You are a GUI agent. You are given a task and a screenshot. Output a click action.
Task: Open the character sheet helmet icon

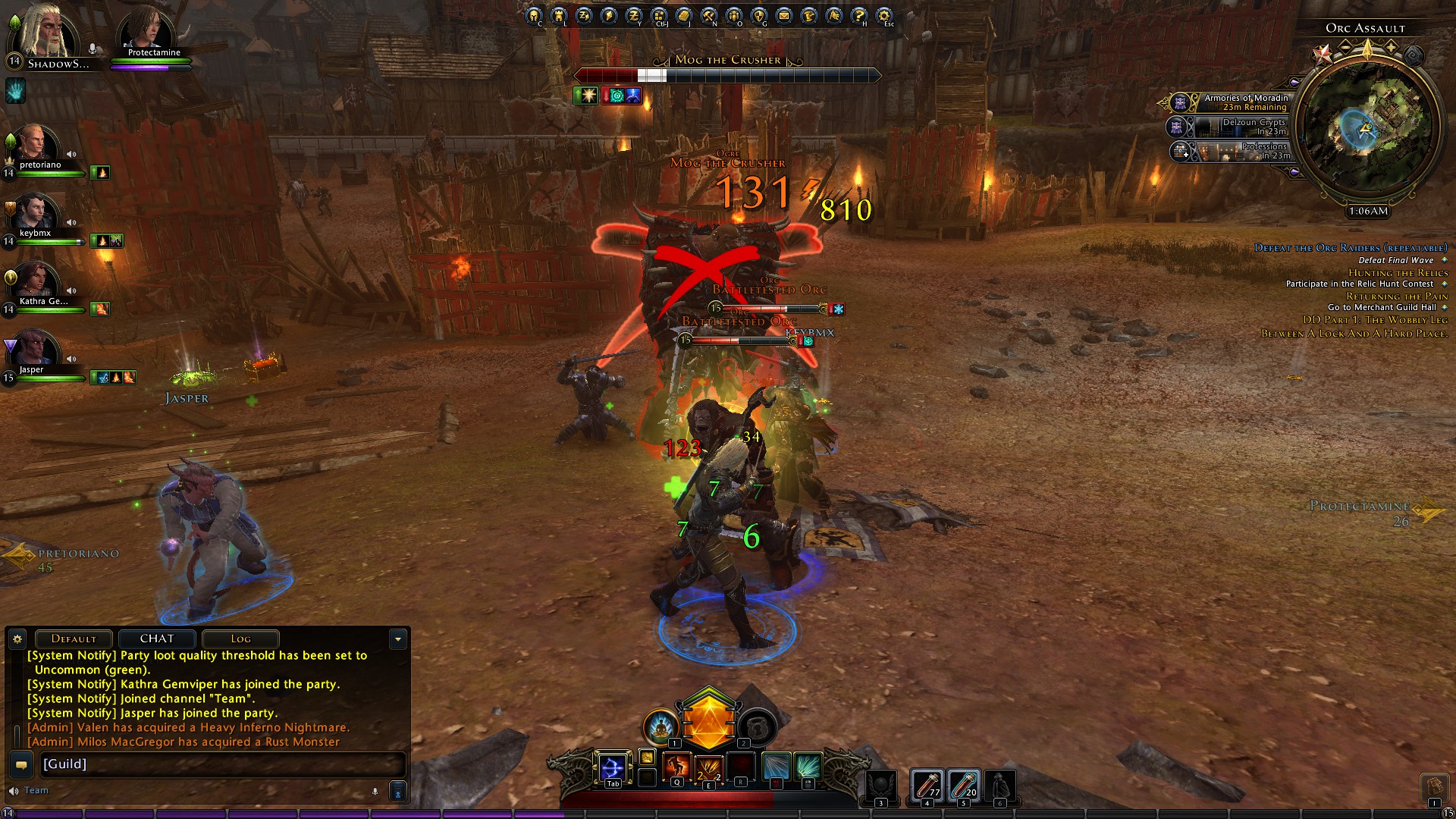[533, 15]
